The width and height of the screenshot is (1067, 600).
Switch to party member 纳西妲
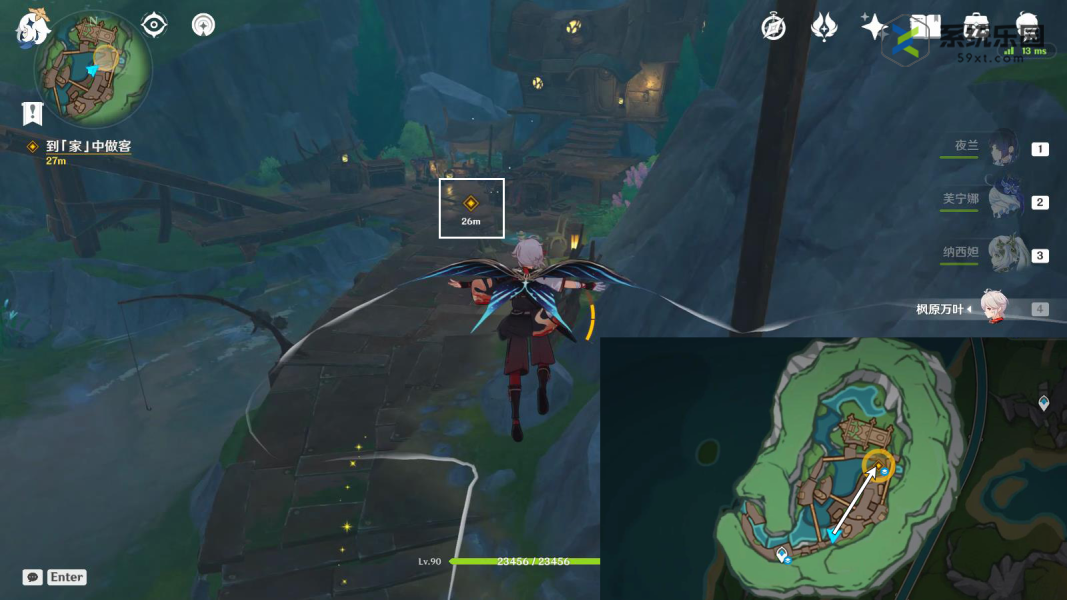coord(1003,254)
